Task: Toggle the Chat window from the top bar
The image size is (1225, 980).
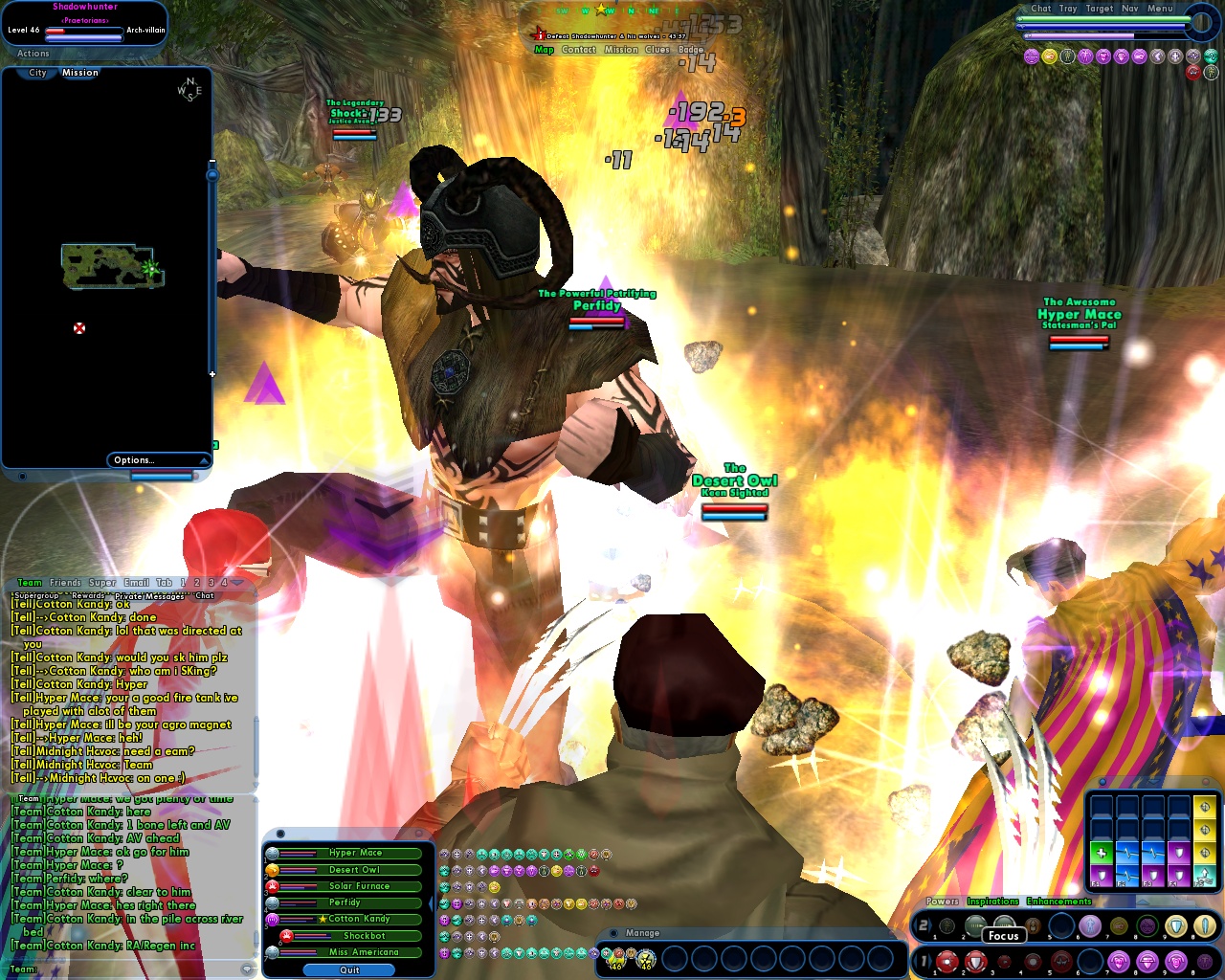Action: (x=1040, y=9)
